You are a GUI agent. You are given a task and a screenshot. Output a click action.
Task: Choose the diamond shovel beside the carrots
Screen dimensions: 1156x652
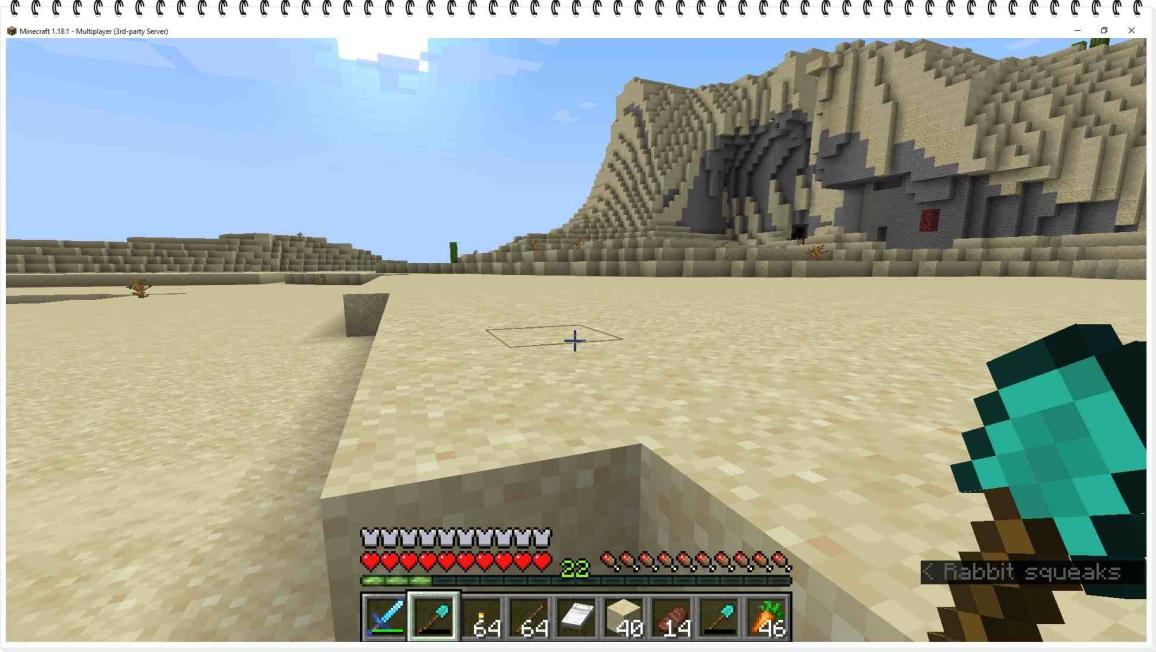[x=720, y=617]
